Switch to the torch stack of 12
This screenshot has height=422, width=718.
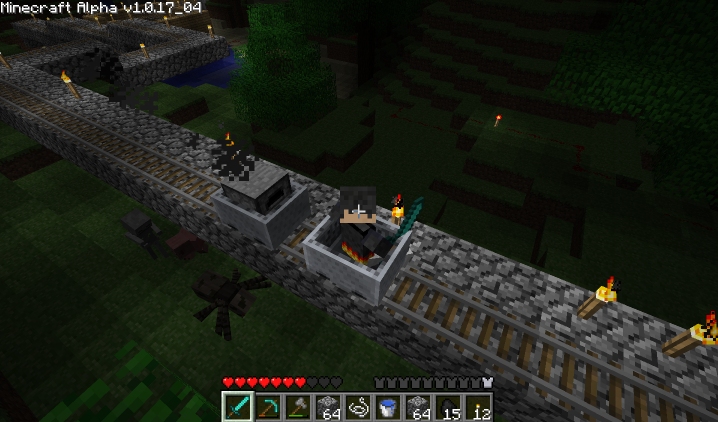[x=478, y=407]
